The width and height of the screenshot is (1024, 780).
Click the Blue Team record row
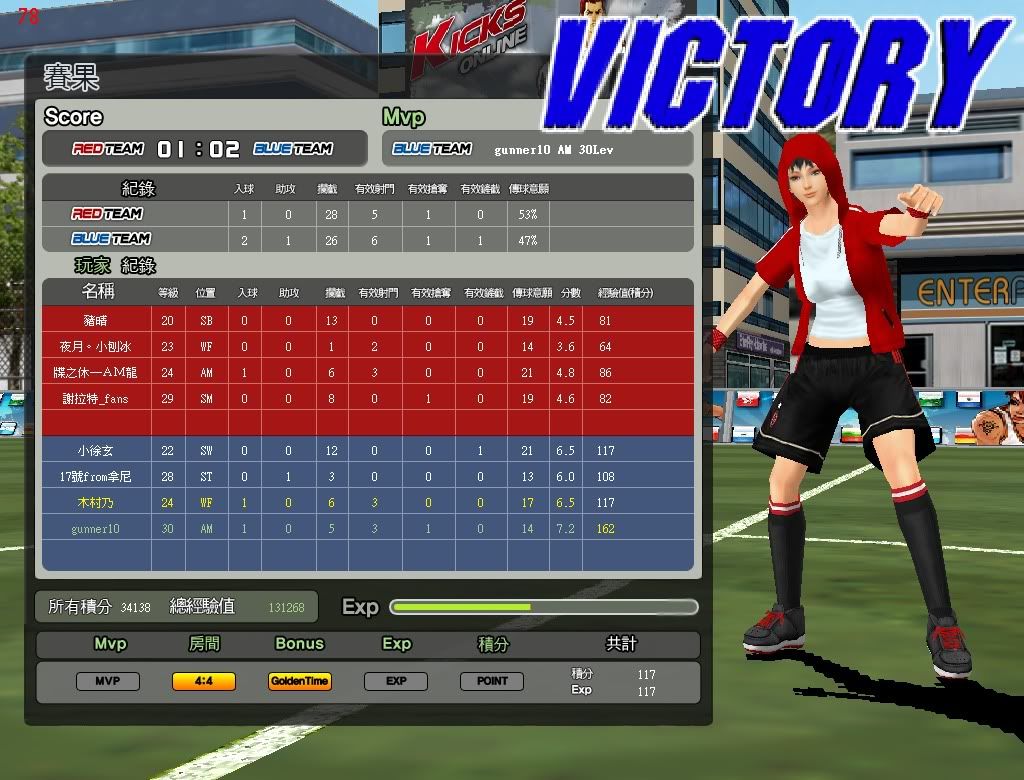click(x=367, y=240)
